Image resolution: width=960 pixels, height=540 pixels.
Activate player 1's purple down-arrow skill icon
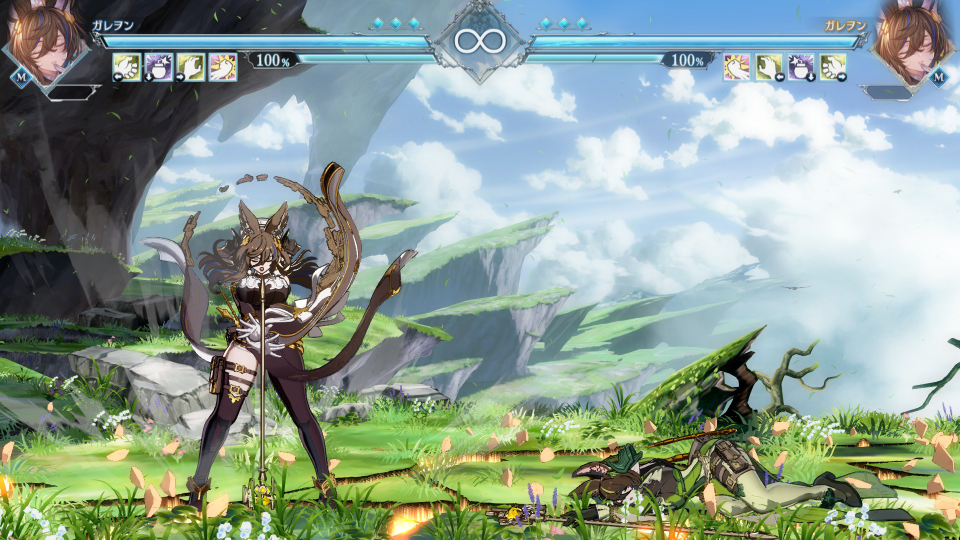pyautogui.click(x=158, y=66)
